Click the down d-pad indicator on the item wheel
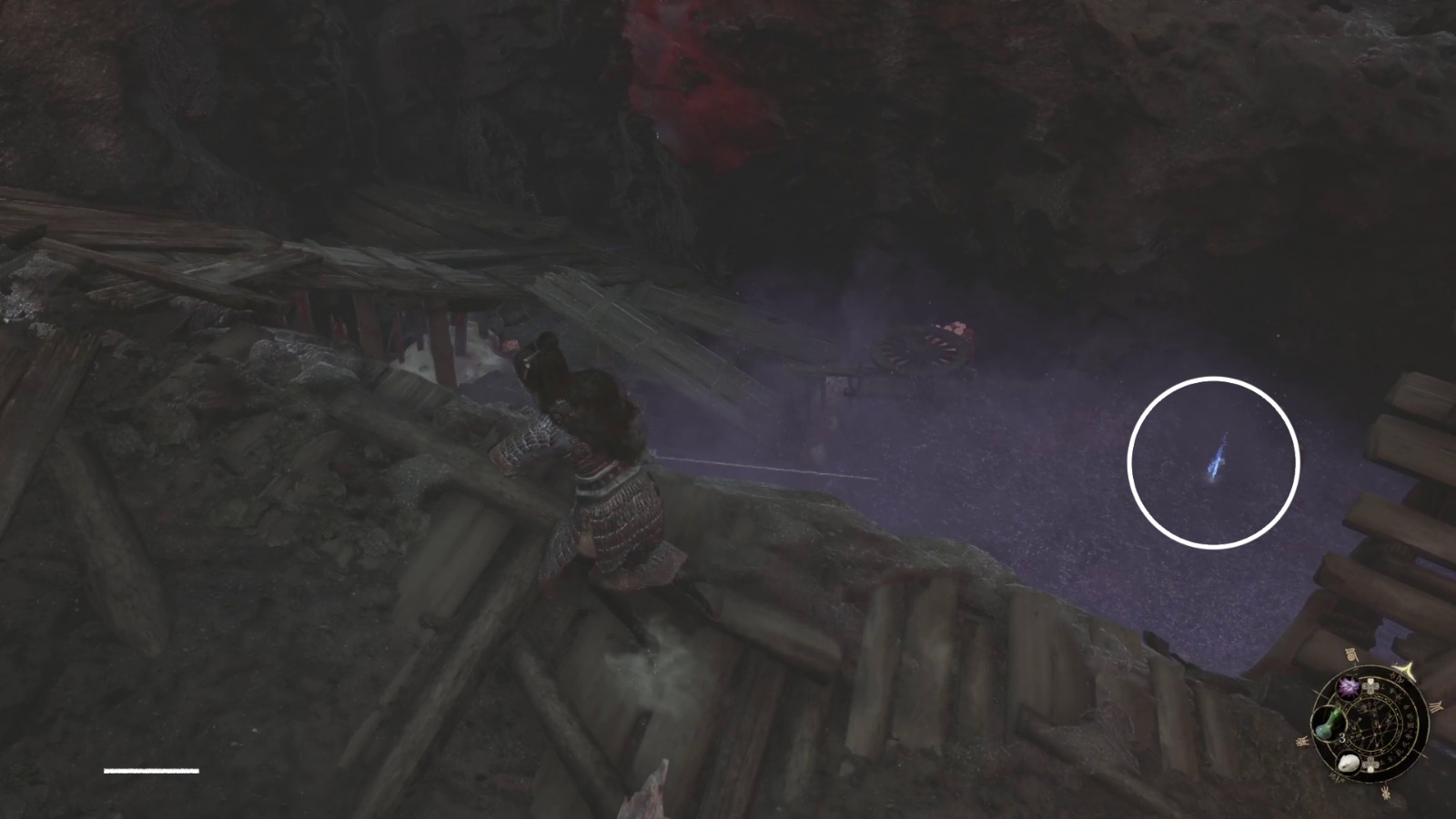This screenshot has height=819, width=1456. tap(1370, 764)
